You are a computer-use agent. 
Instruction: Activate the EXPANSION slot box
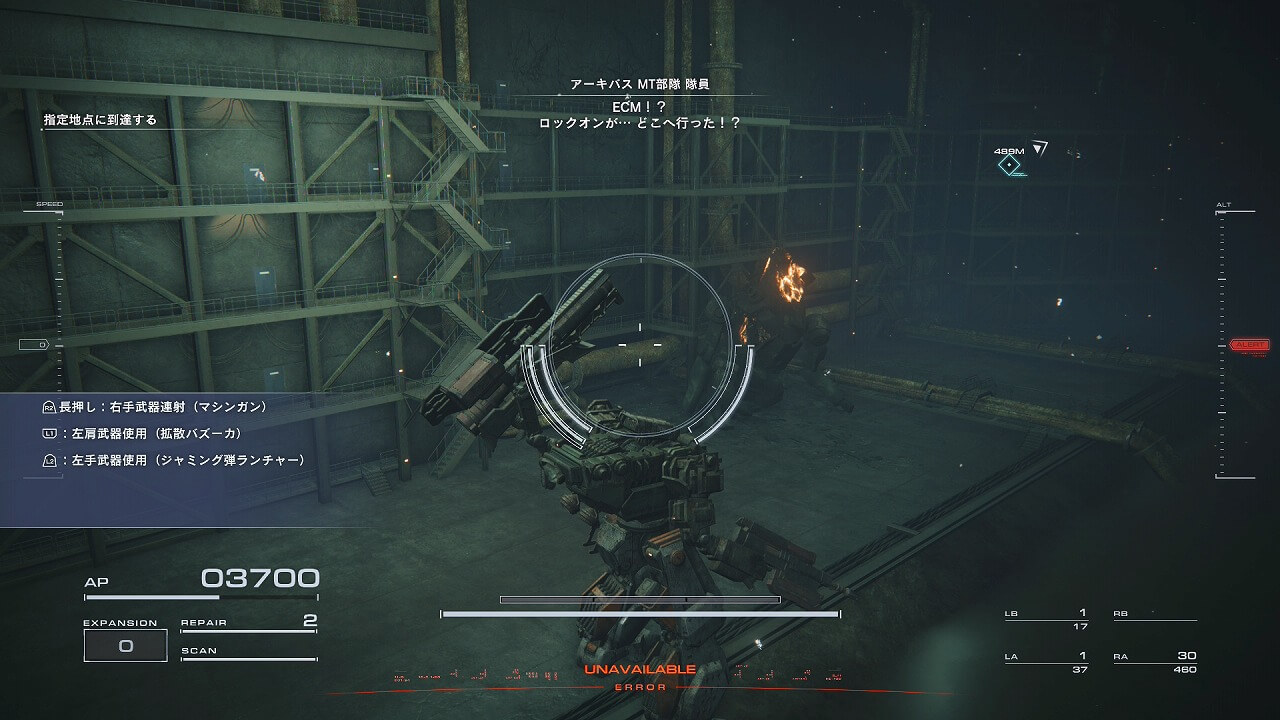coord(125,646)
